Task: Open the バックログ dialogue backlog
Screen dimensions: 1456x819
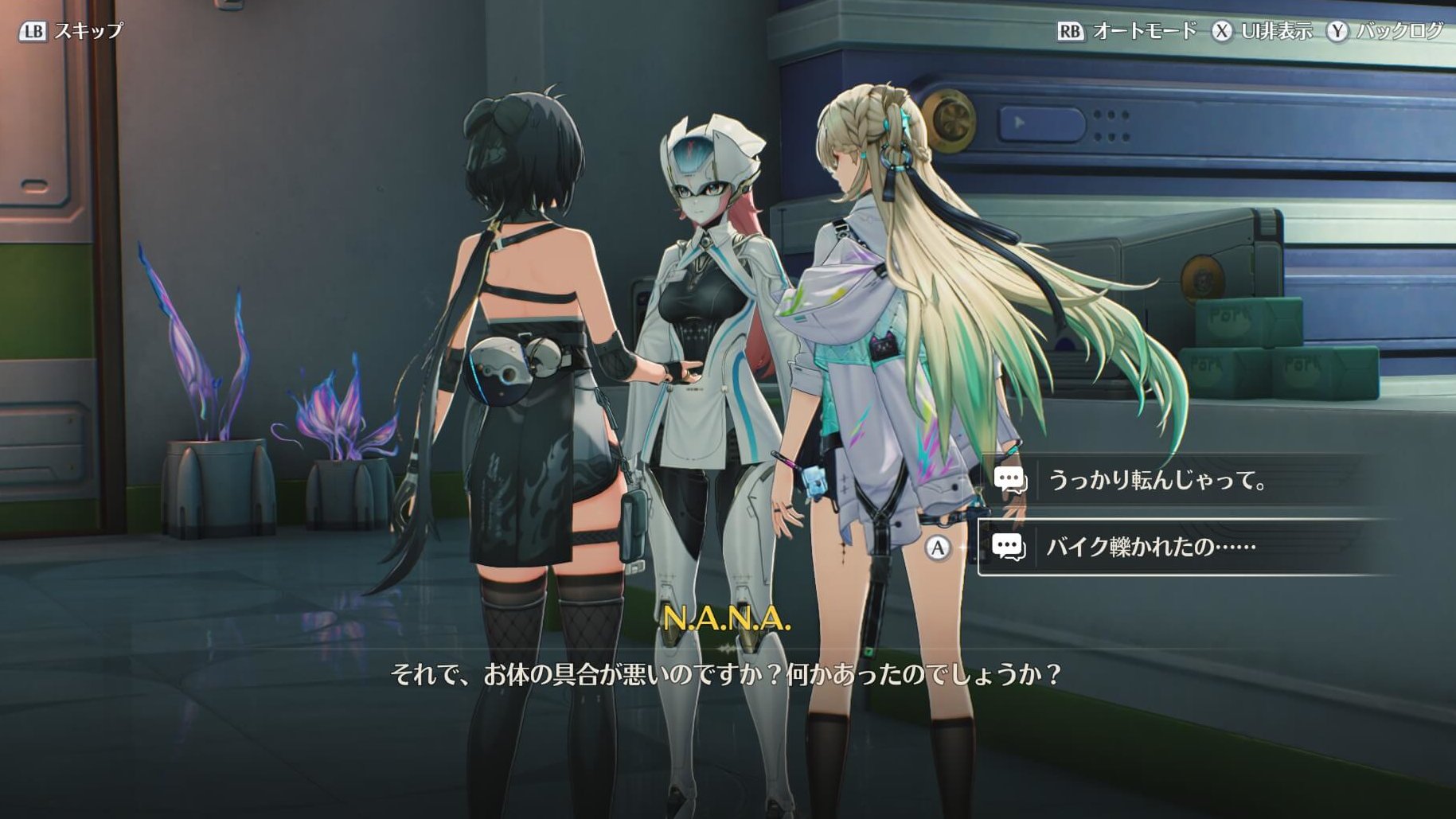Action: (x=1385, y=31)
